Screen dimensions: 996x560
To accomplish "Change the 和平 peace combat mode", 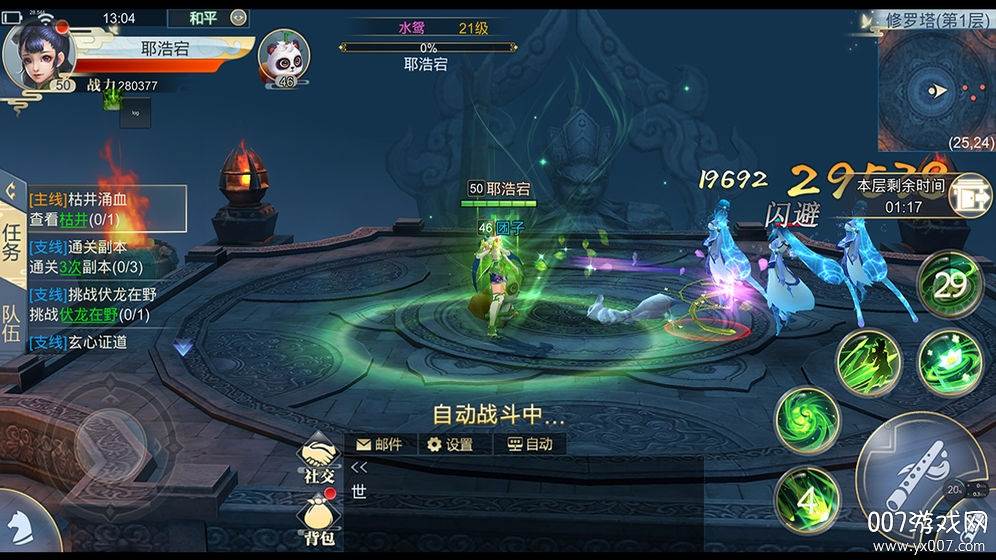I will (x=203, y=17).
